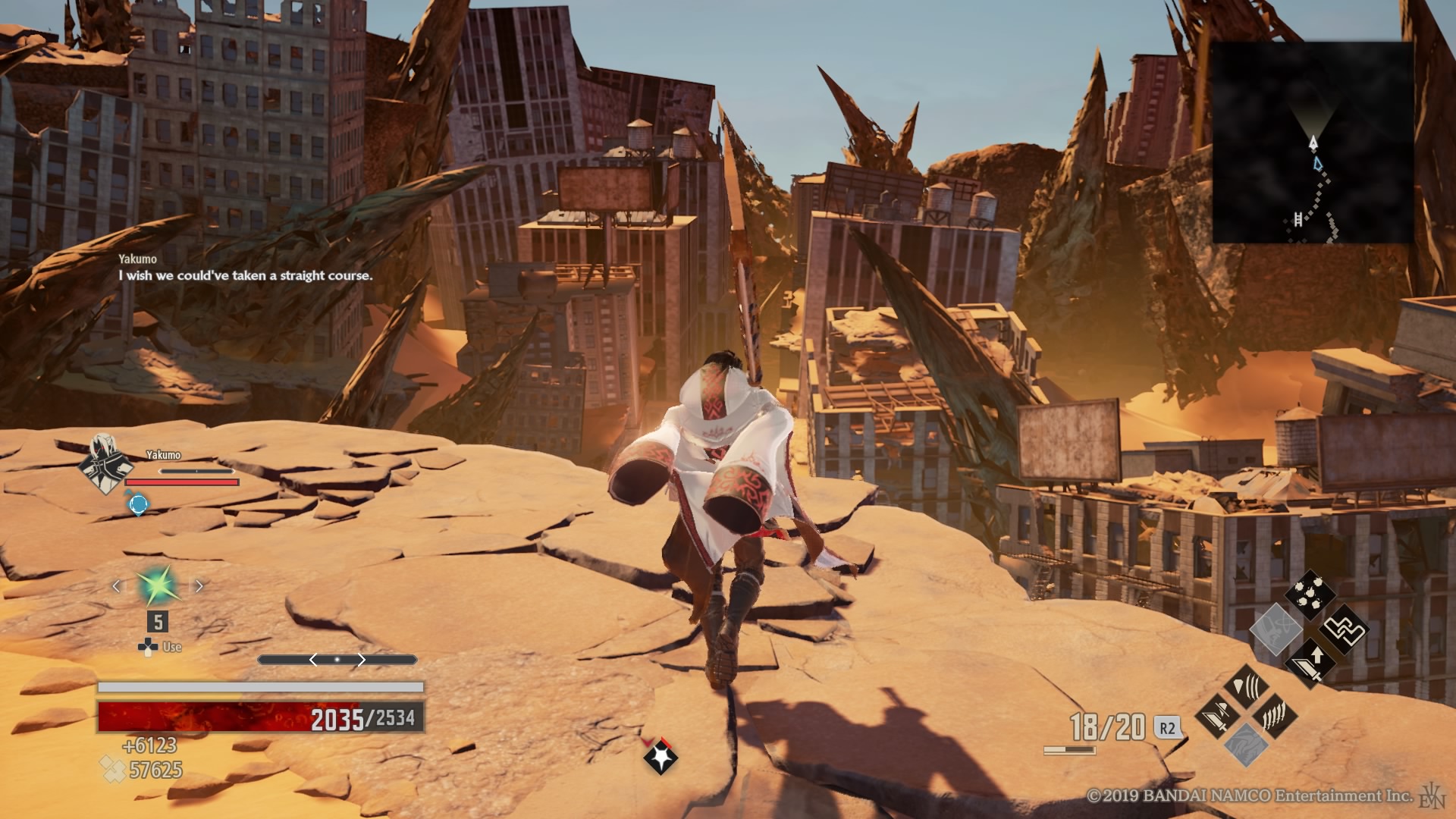Click the minimap in the corner

click(1312, 142)
